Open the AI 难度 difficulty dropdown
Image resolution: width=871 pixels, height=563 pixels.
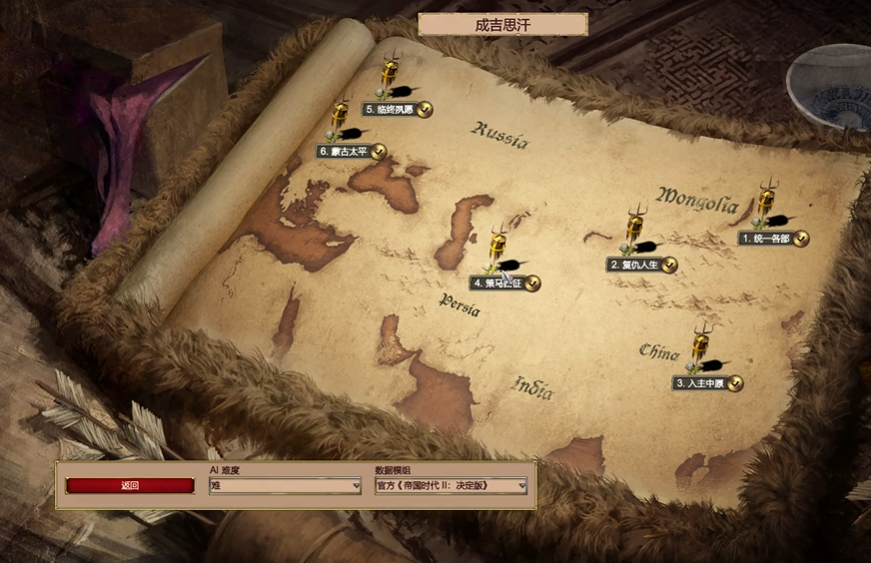[285, 486]
